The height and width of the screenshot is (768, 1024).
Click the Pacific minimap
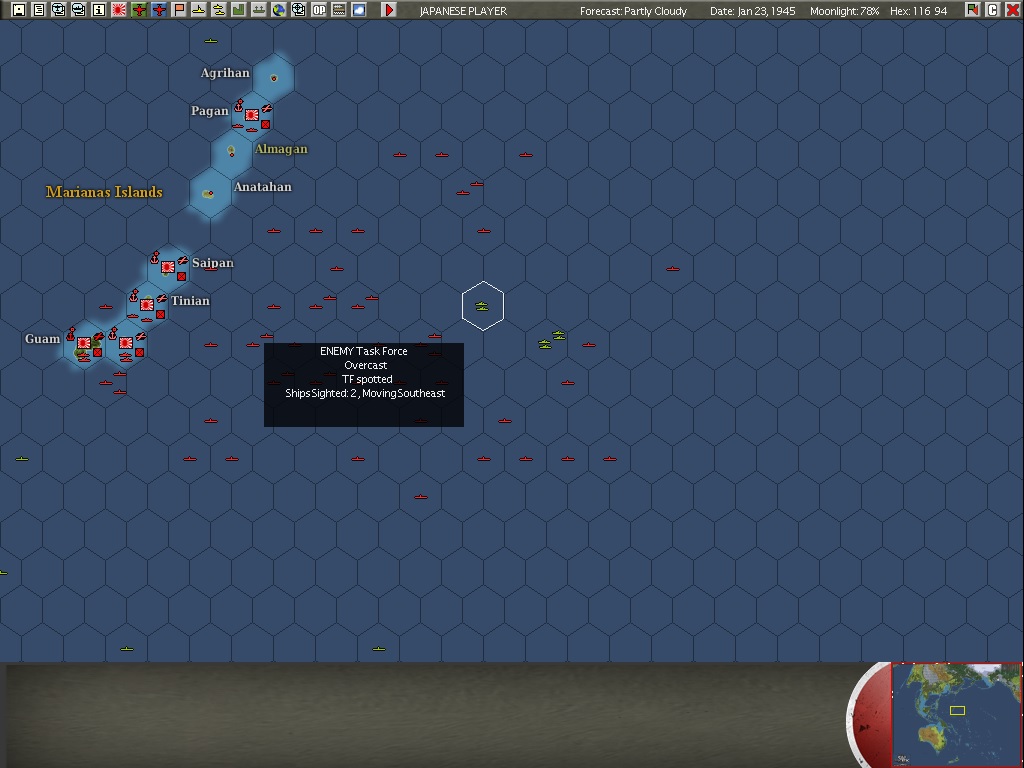[x=957, y=713]
